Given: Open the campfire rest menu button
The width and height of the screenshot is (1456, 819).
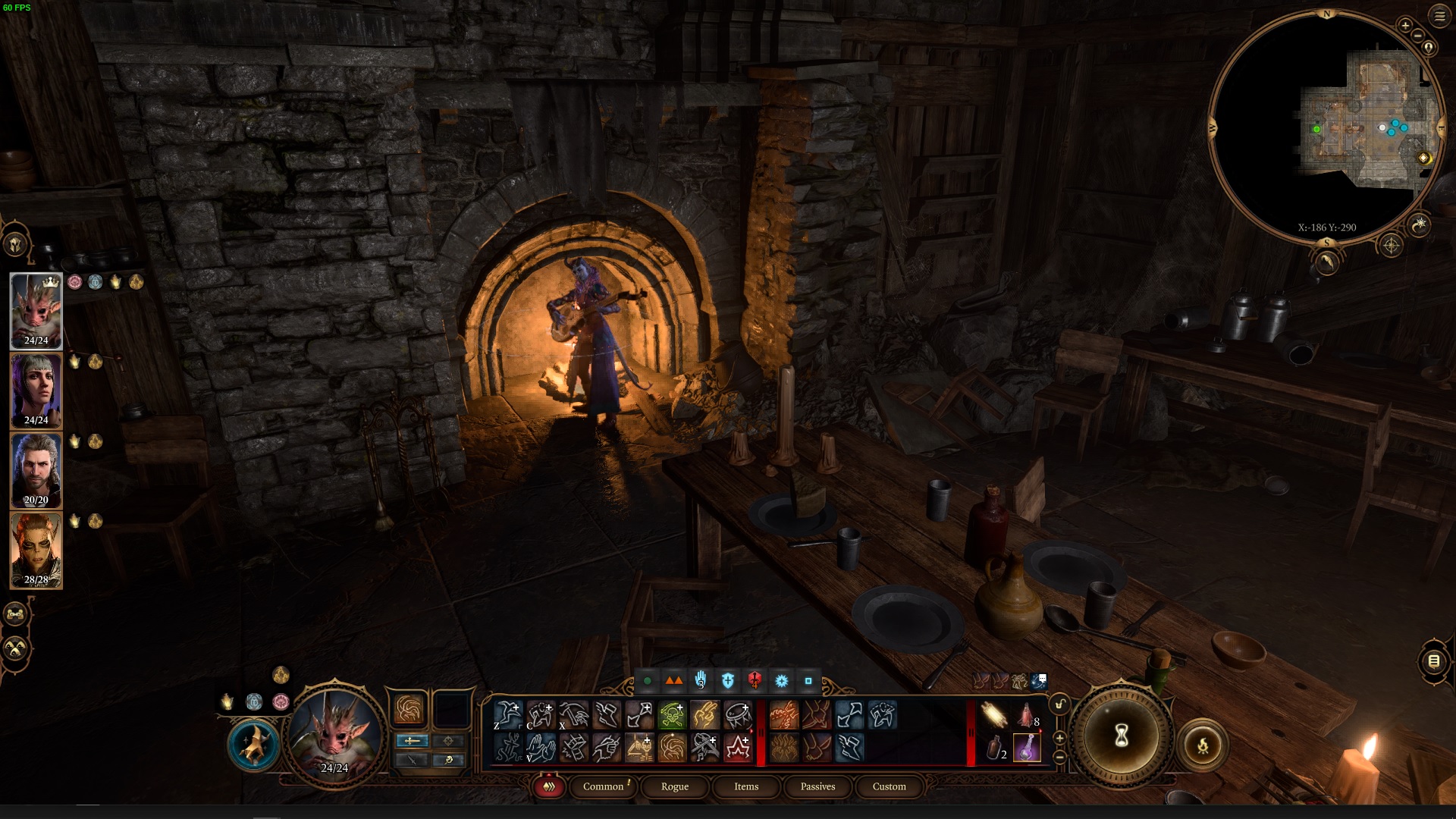Looking at the screenshot, I should (1203, 745).
